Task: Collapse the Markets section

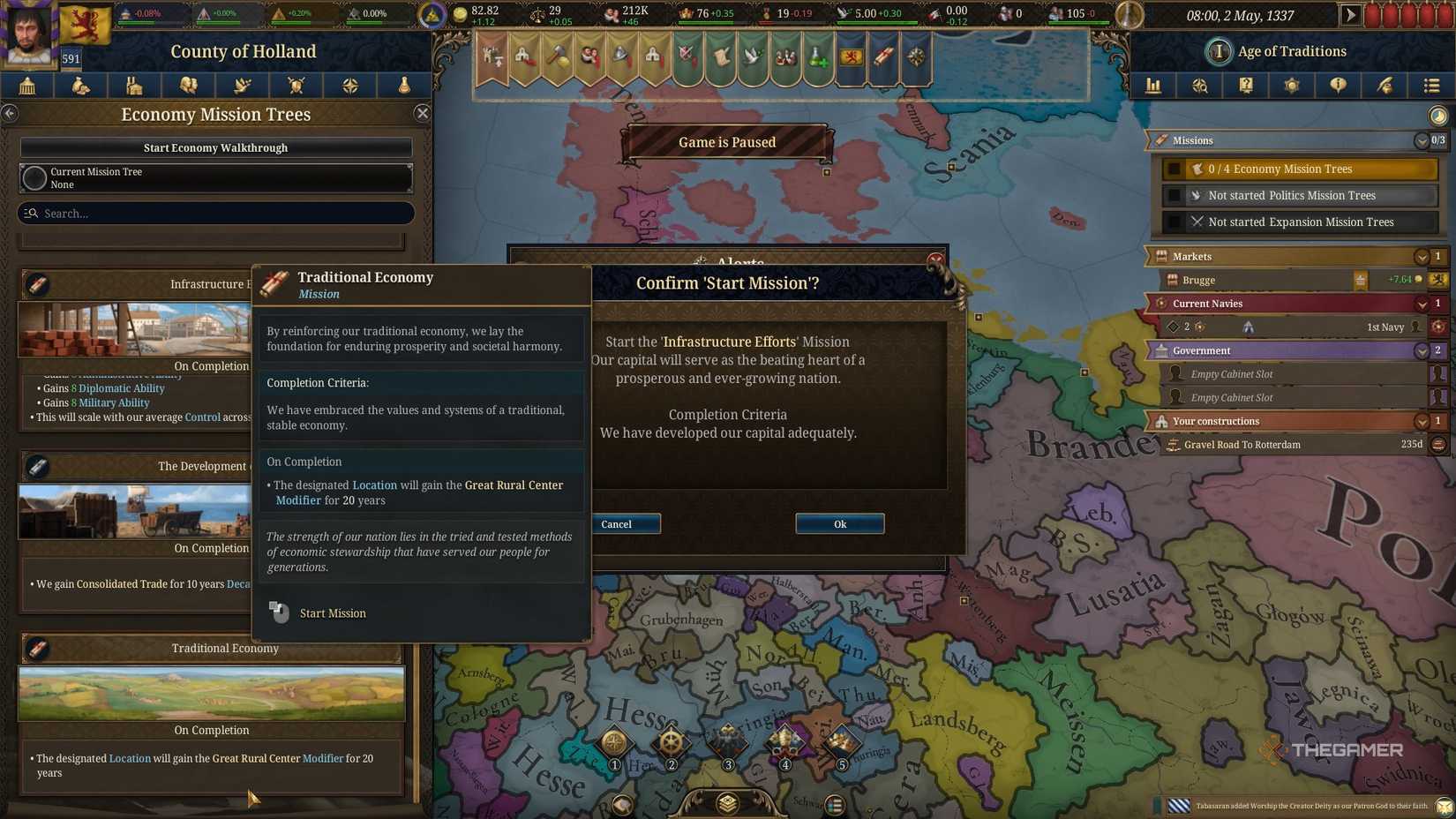Action: [x=1422, y=256]
